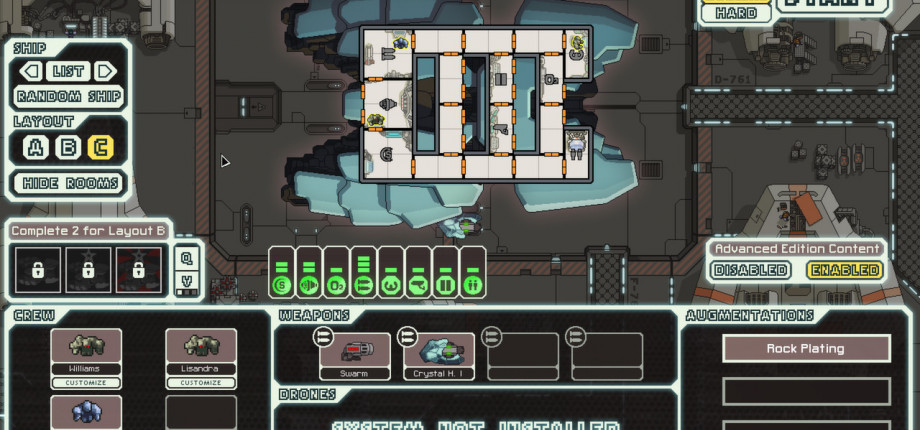Viewport: 920px width, 430px height.
Task: Select the Swarm weapon slot
Action: point(356,356)
